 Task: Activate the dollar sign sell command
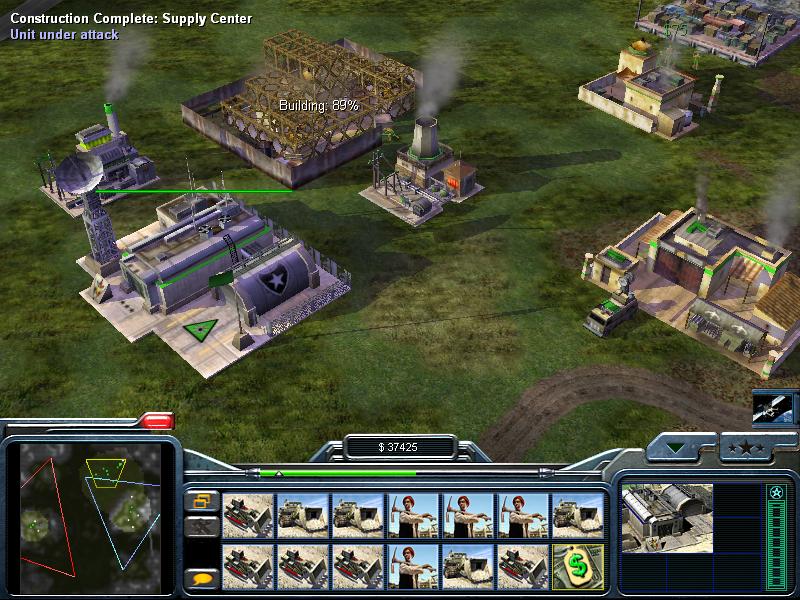[x=577, y=565]
